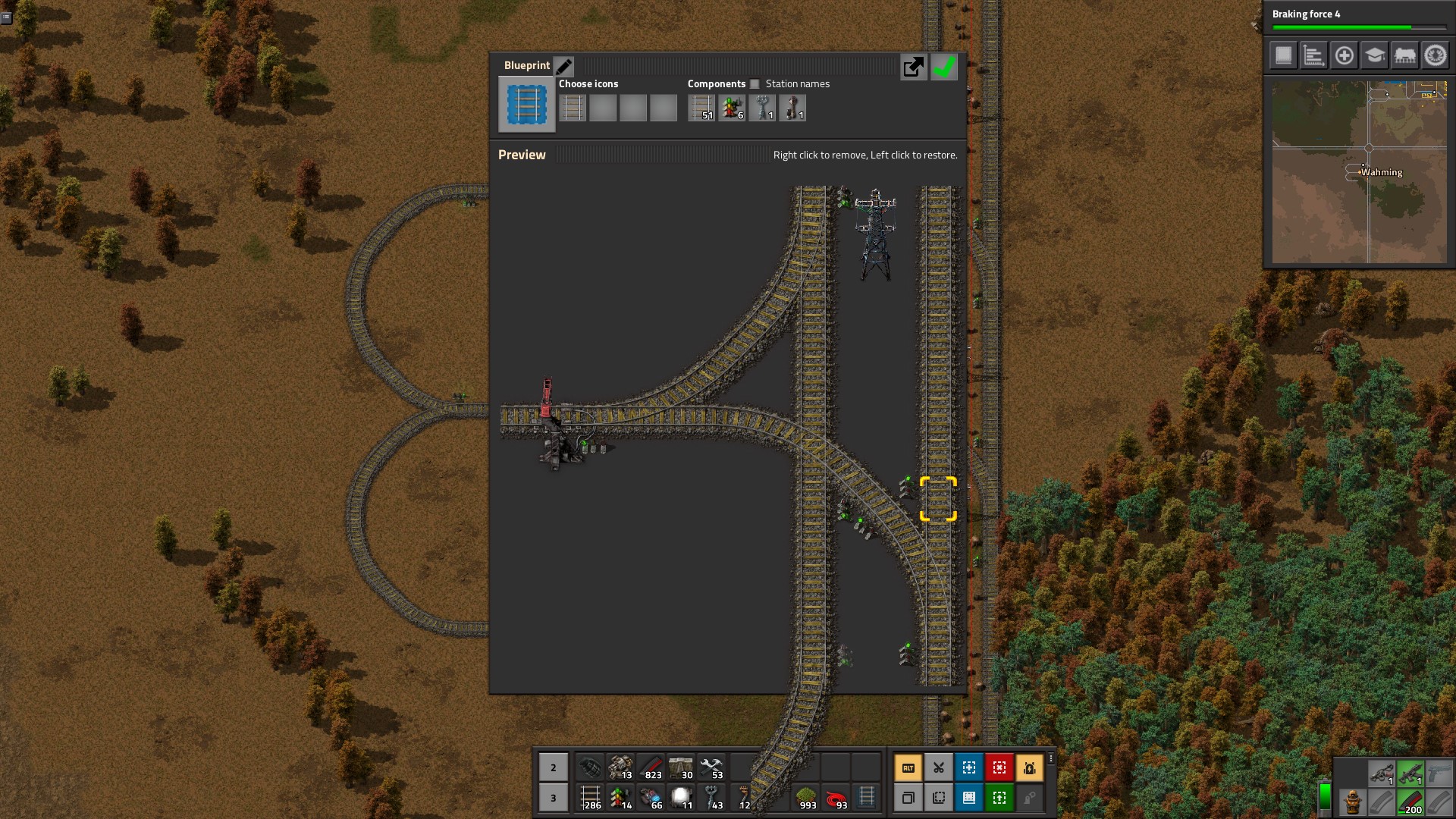Pick the cut selection scissors tool

pos(939,767)
